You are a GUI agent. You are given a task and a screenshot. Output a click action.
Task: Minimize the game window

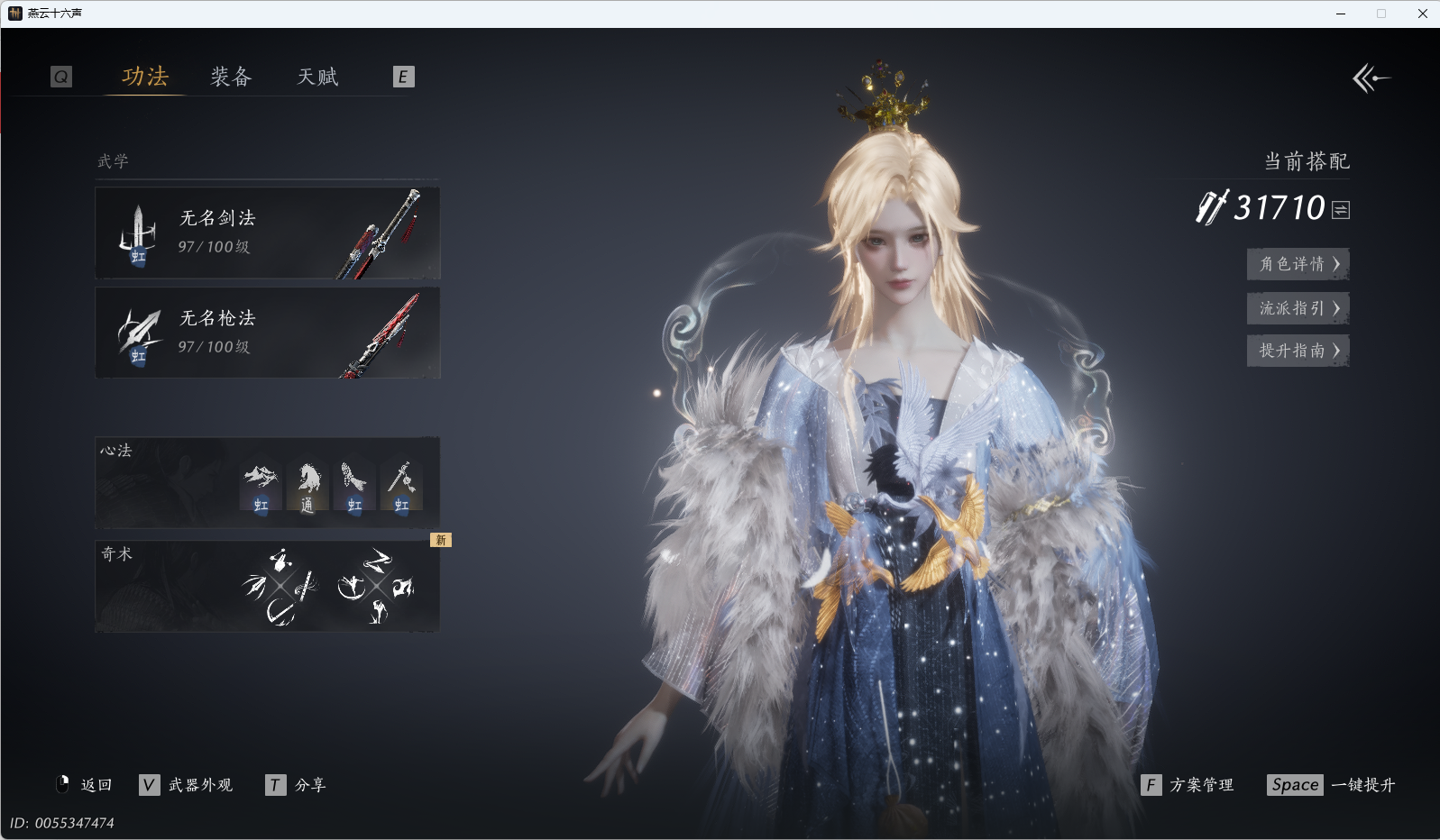(1341, 14)
